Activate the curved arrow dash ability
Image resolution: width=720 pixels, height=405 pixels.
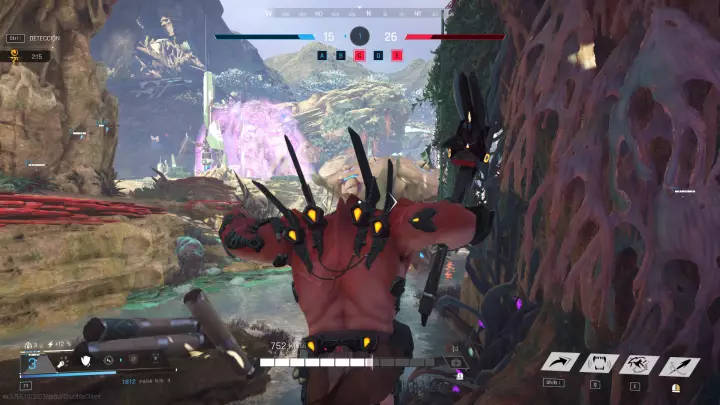click(x=562, y=365)
